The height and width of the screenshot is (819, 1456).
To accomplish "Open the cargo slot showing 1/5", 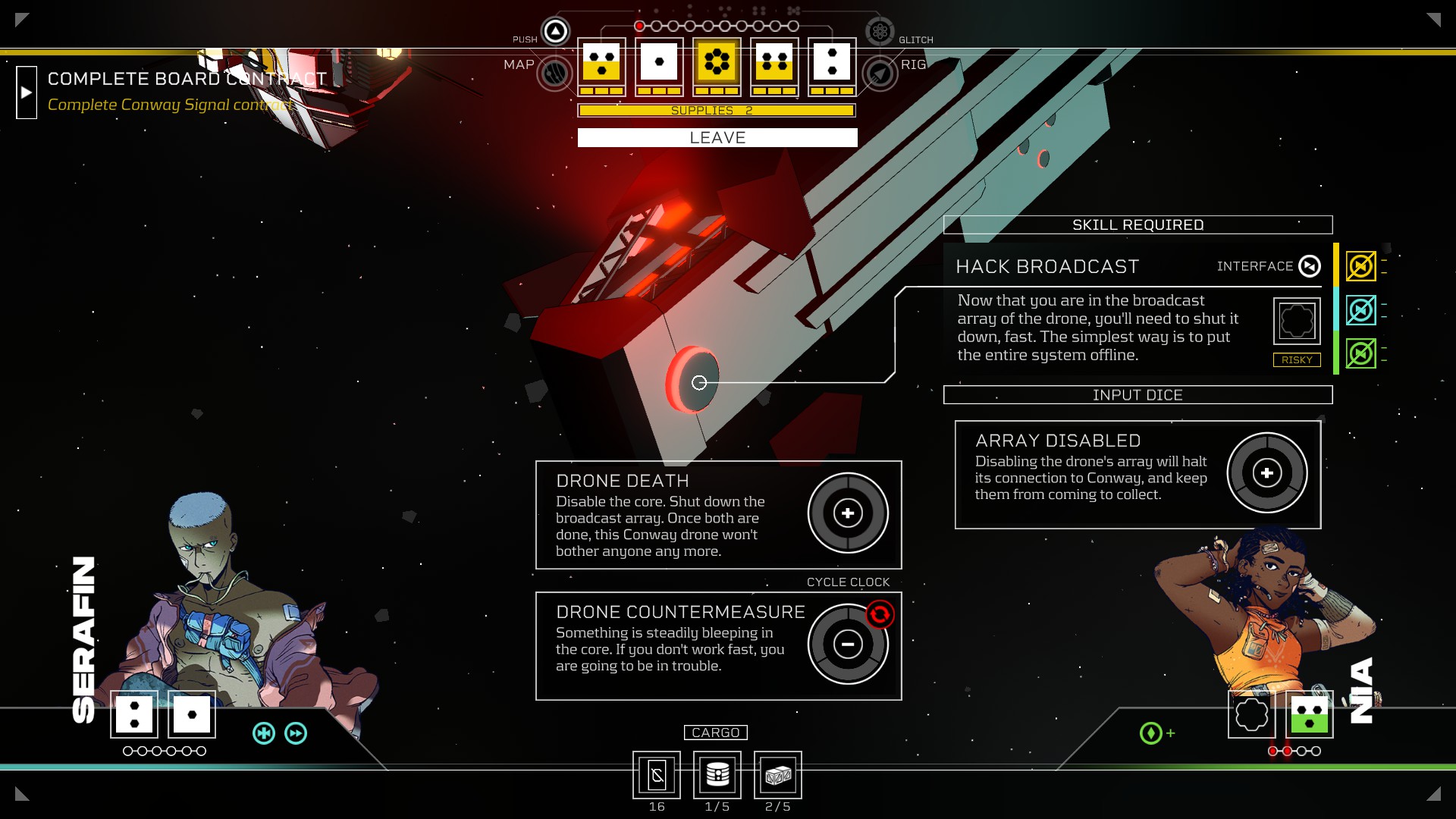I will [717, 775].
